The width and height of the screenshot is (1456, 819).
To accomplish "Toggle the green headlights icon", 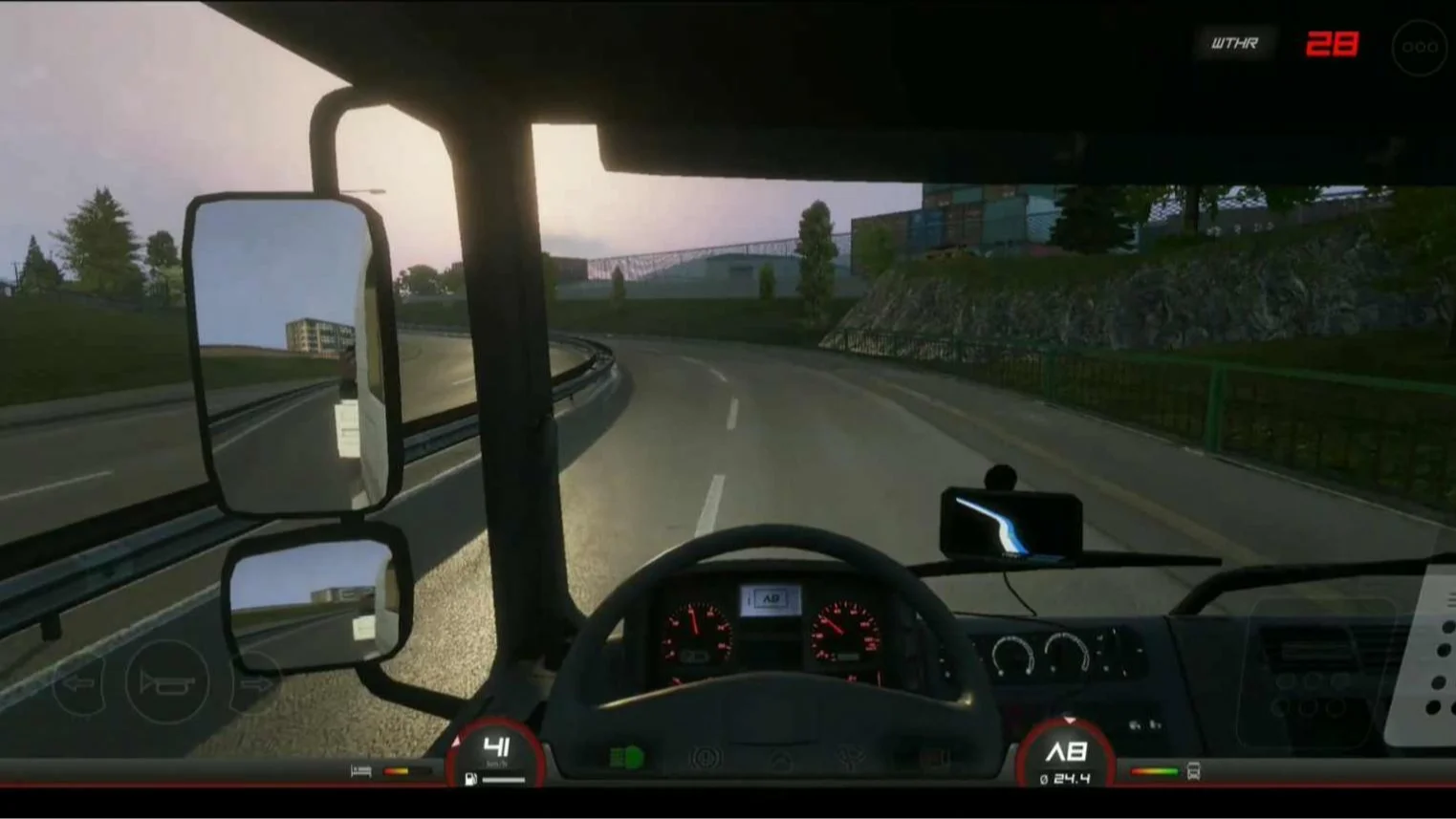I will tap(626, 759).
